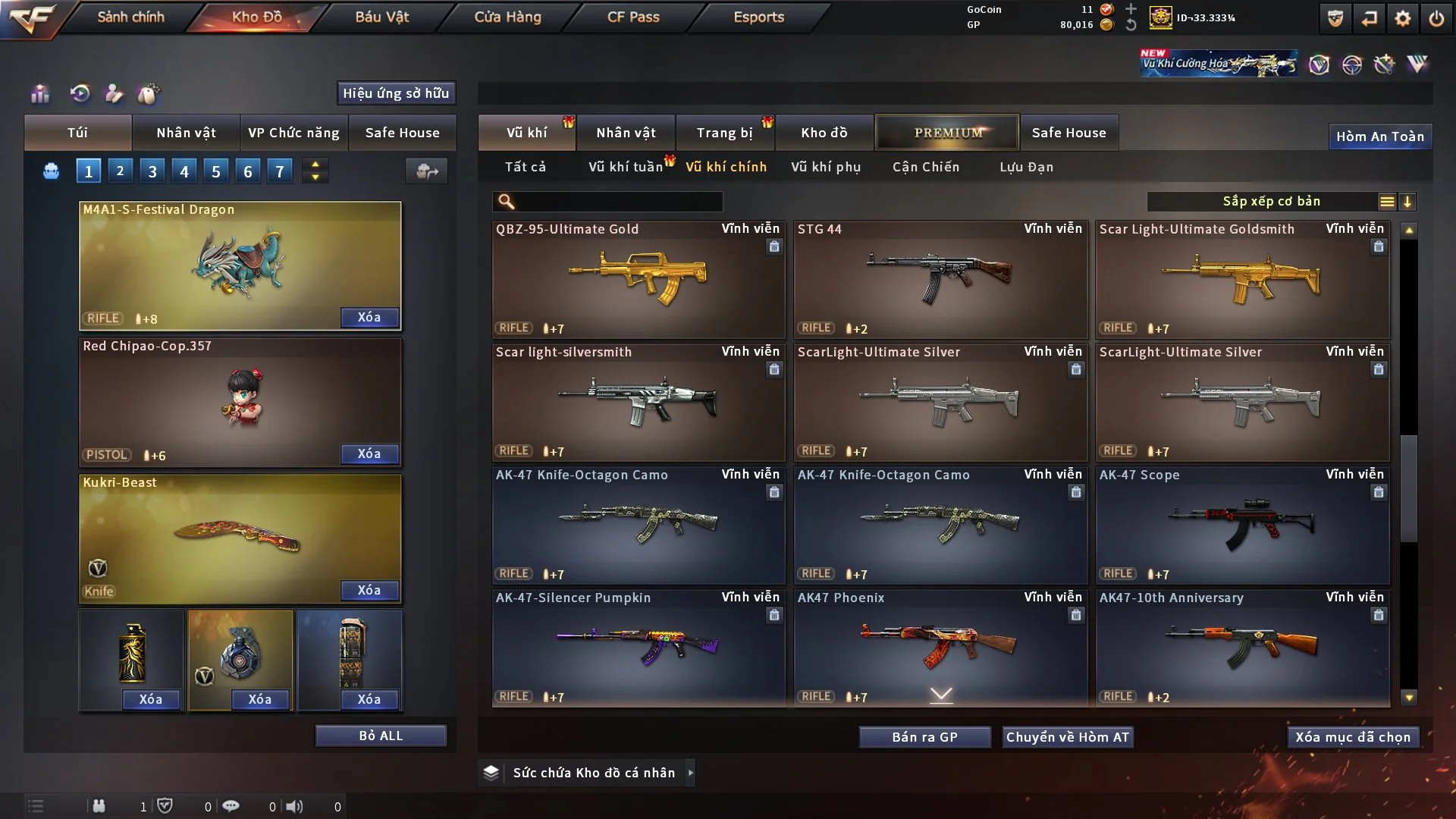This screenshot has width=1456, height=819.
Task: Click Chuyển về Hòm AT button
Action: tap(1067, 737)
